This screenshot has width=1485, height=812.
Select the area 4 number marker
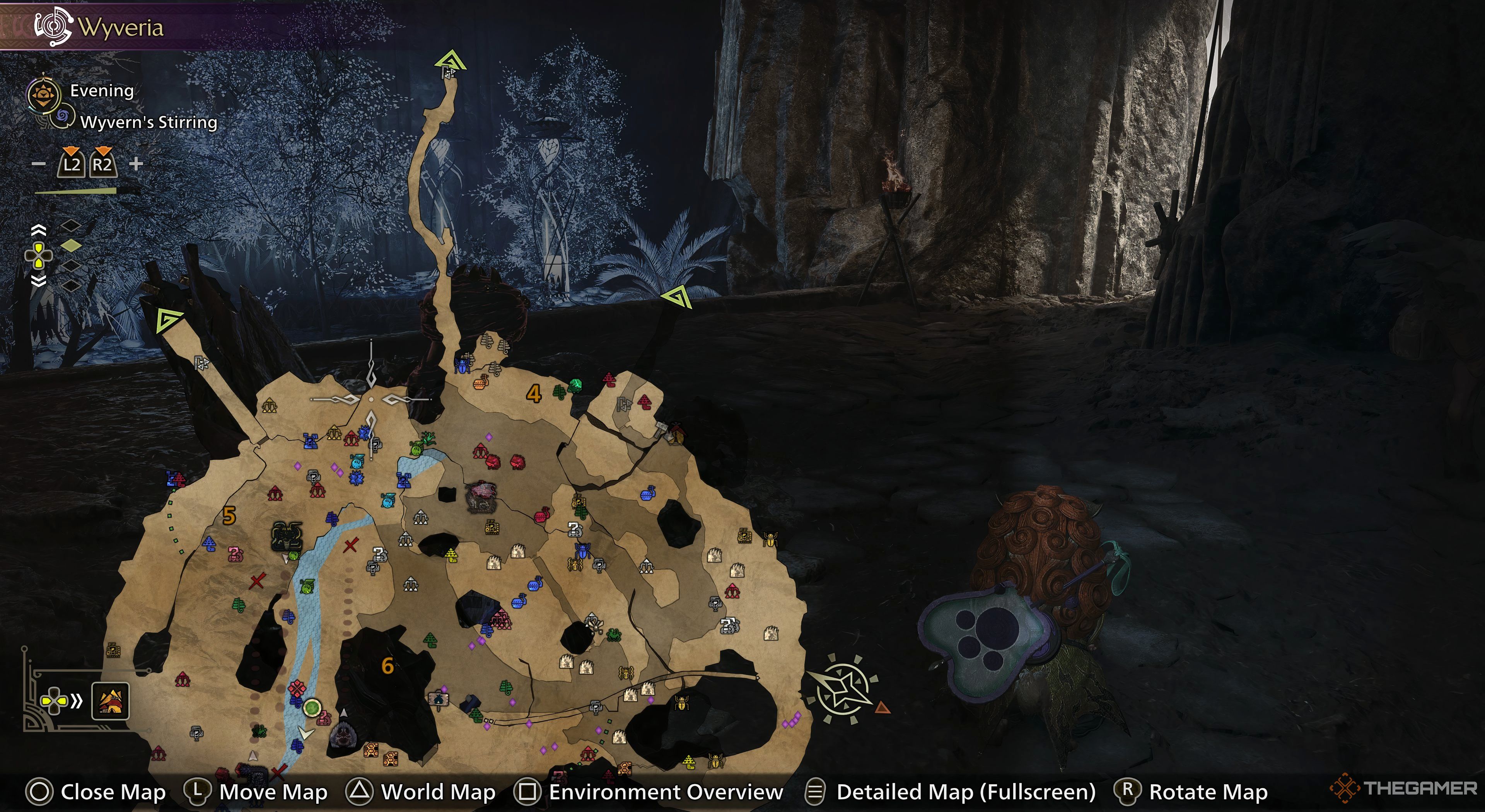(534, 394)
